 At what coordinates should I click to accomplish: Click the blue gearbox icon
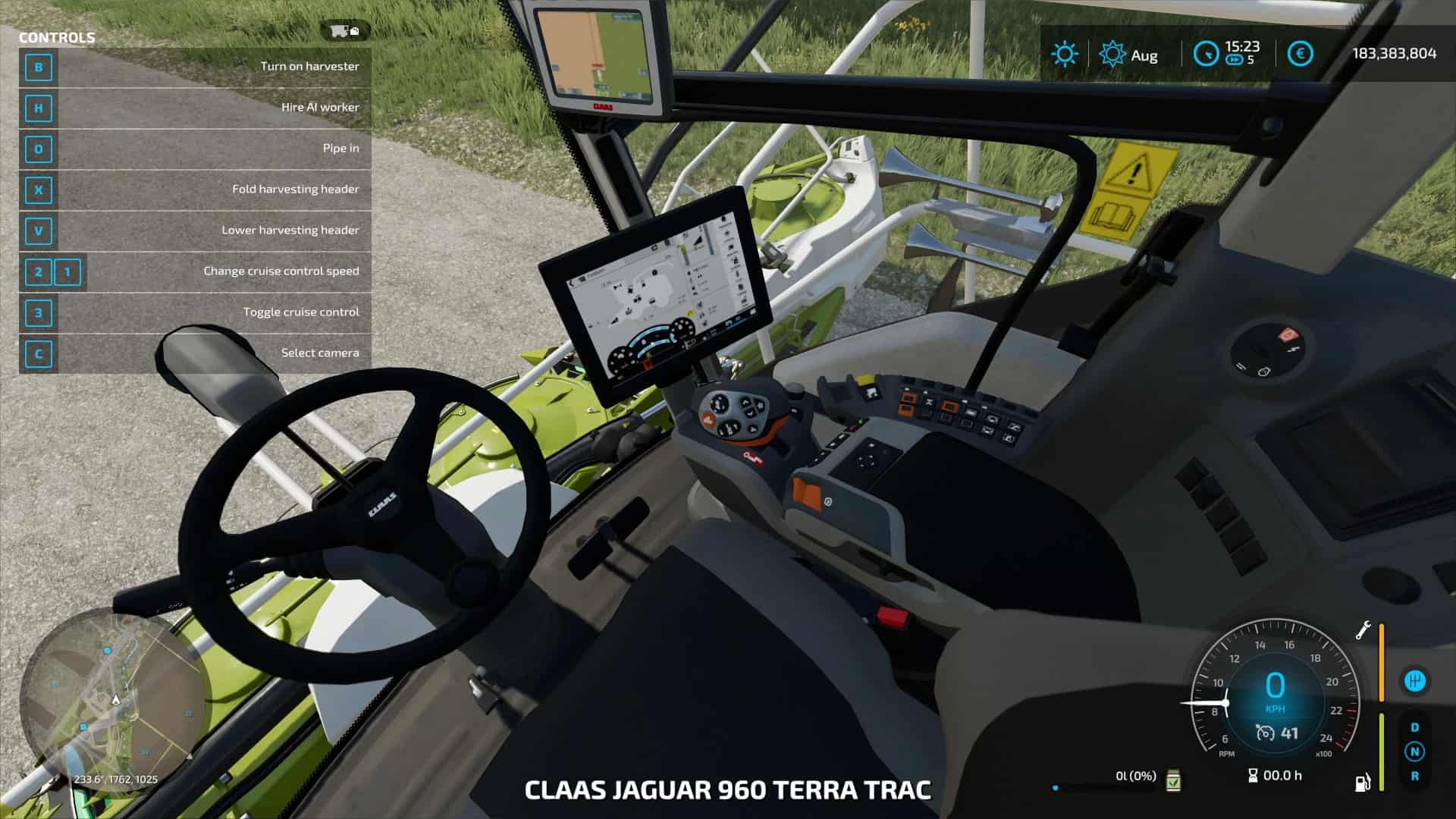click(1414, 681)
